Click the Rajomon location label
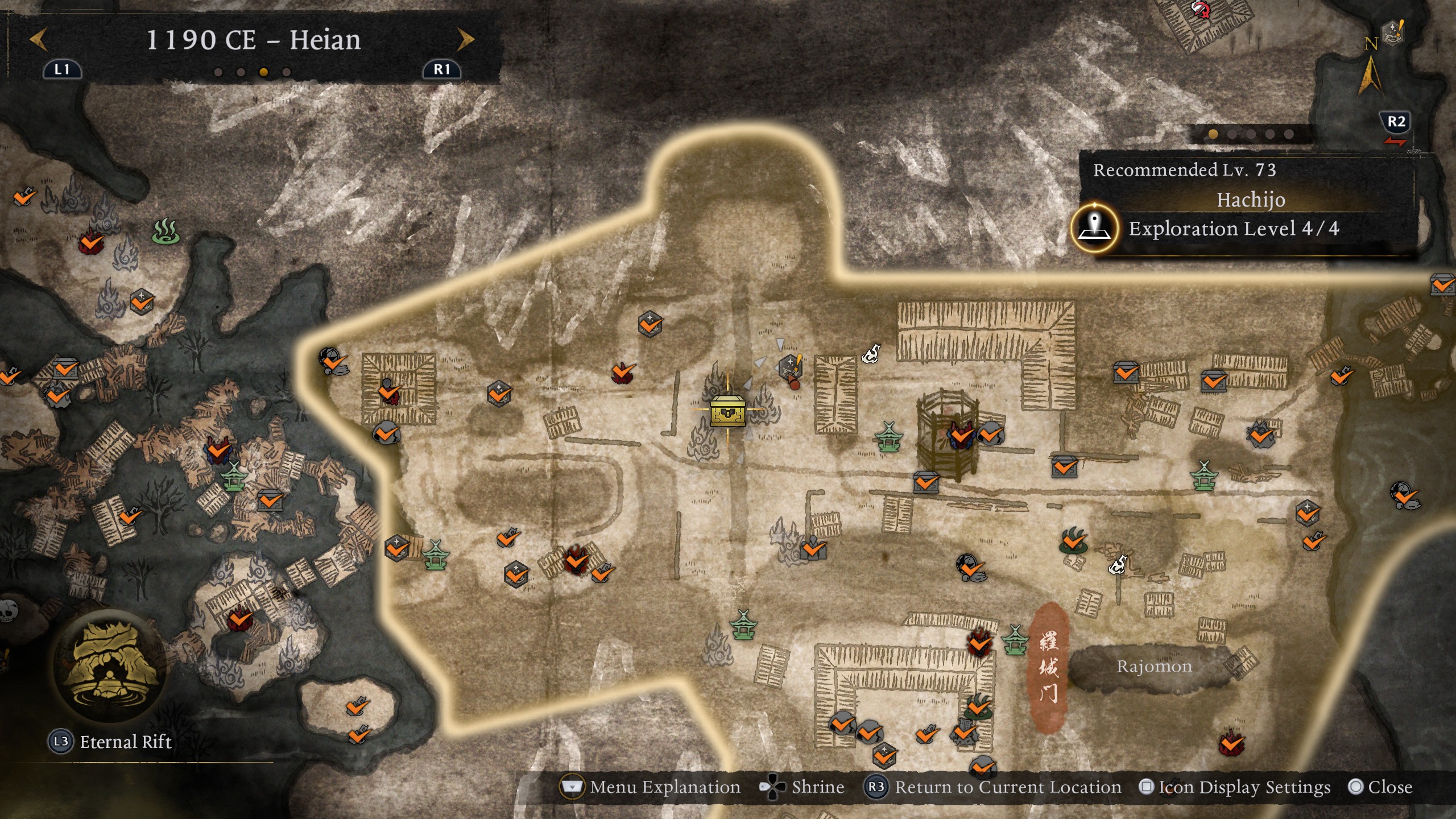Image resolution: width=1456 pixels, height=819 pixels. point(1154,667)
